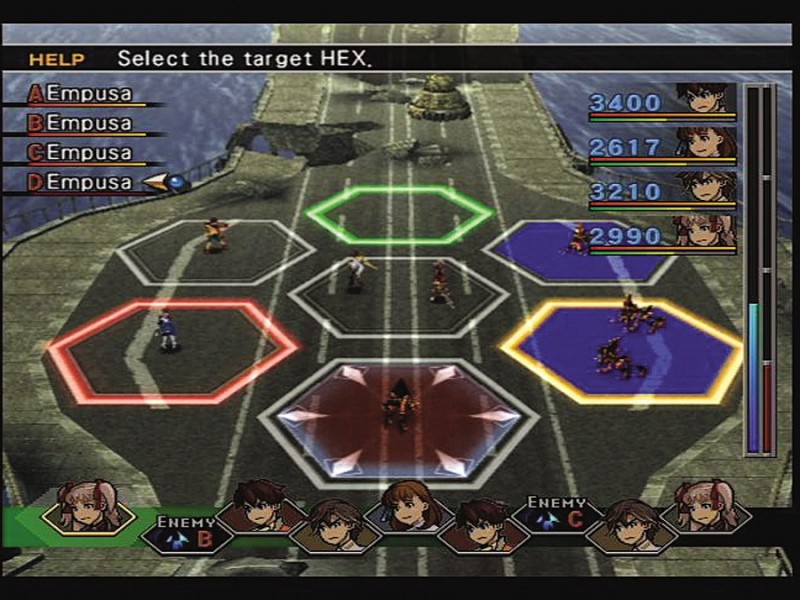Choose the party member with 2617 HP
Image resolution: width=800 pixels, height=600 pixels.
[662, 146]
